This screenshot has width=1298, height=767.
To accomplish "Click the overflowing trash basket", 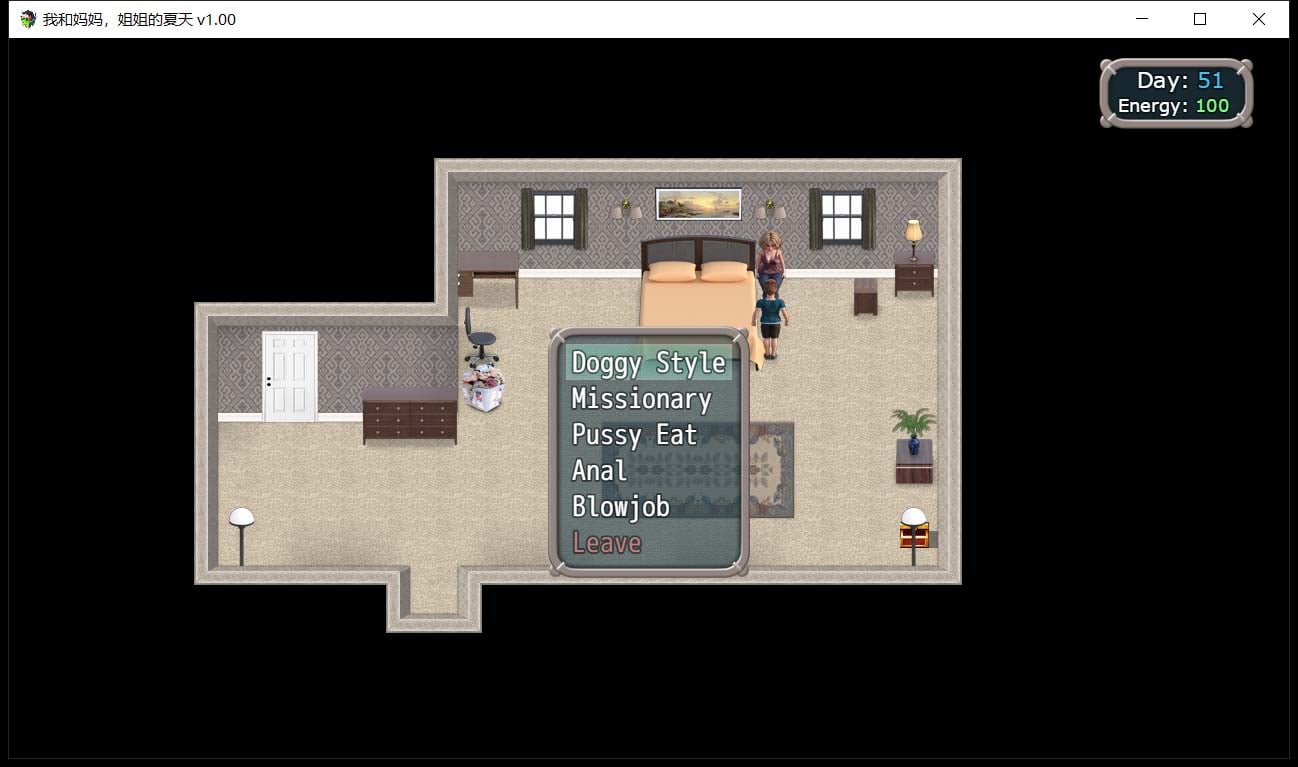I will pos(482,385).
